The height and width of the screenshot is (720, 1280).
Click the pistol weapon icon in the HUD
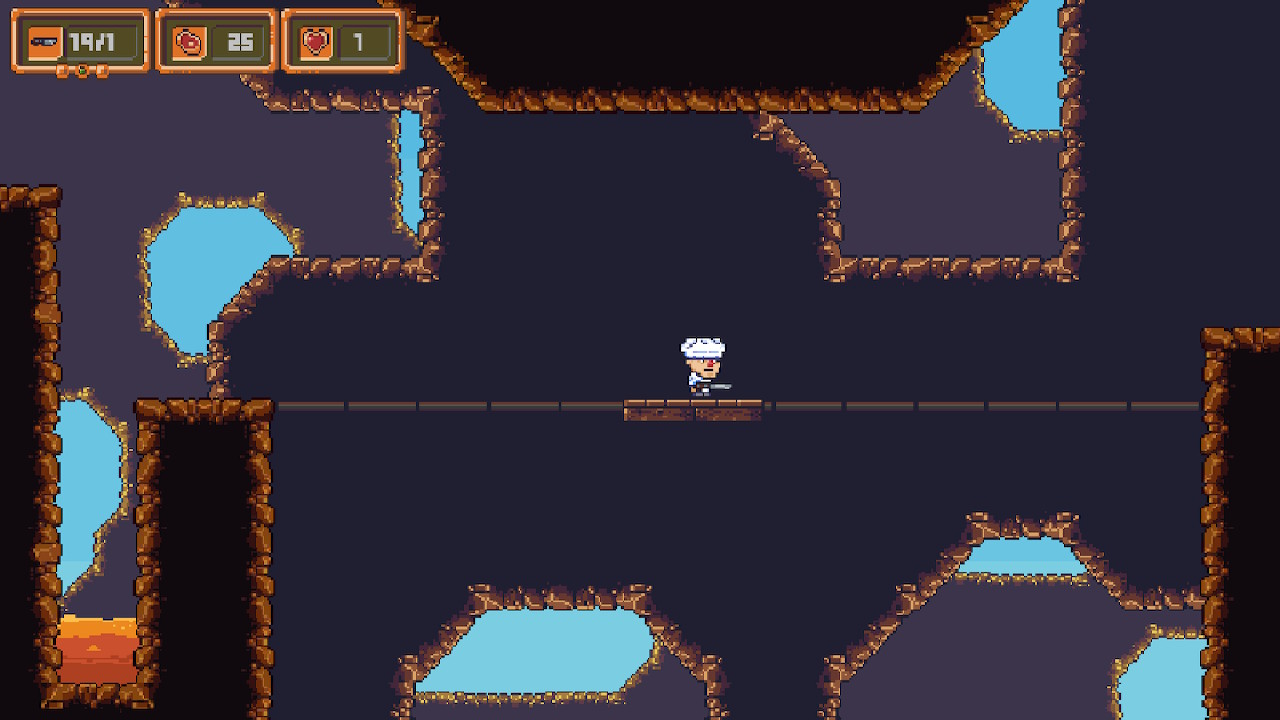click(44, 41)
